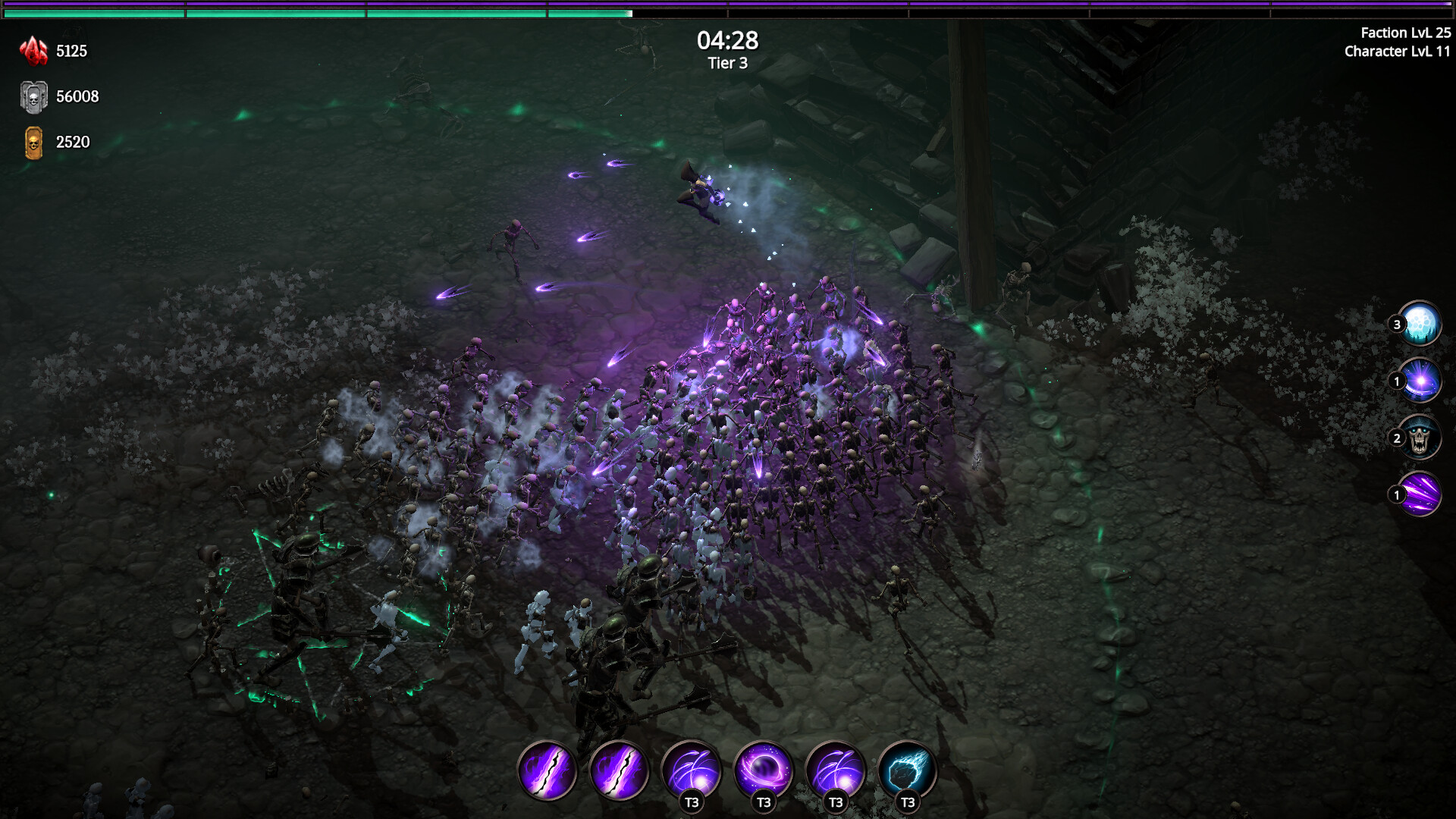Click the 56008 souls counter

(x=77, y=97)
